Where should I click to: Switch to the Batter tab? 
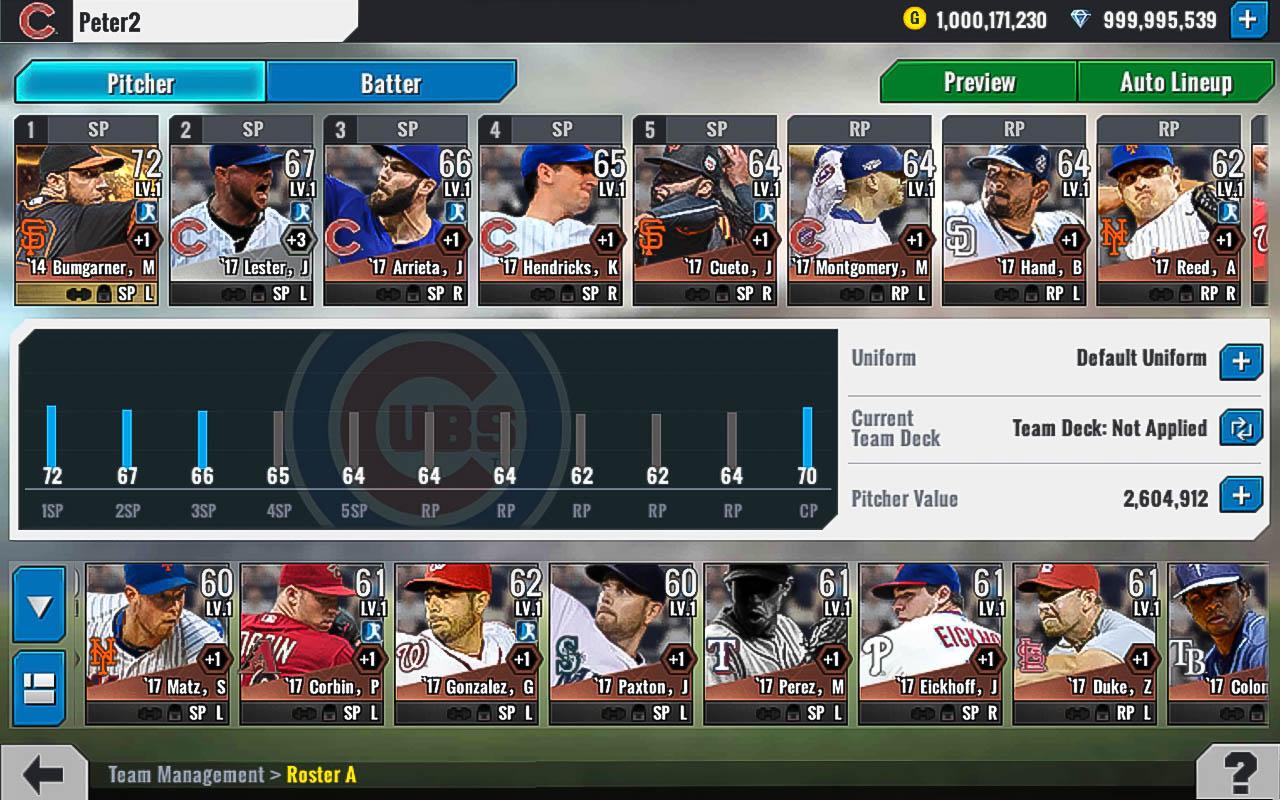point(391,83)
